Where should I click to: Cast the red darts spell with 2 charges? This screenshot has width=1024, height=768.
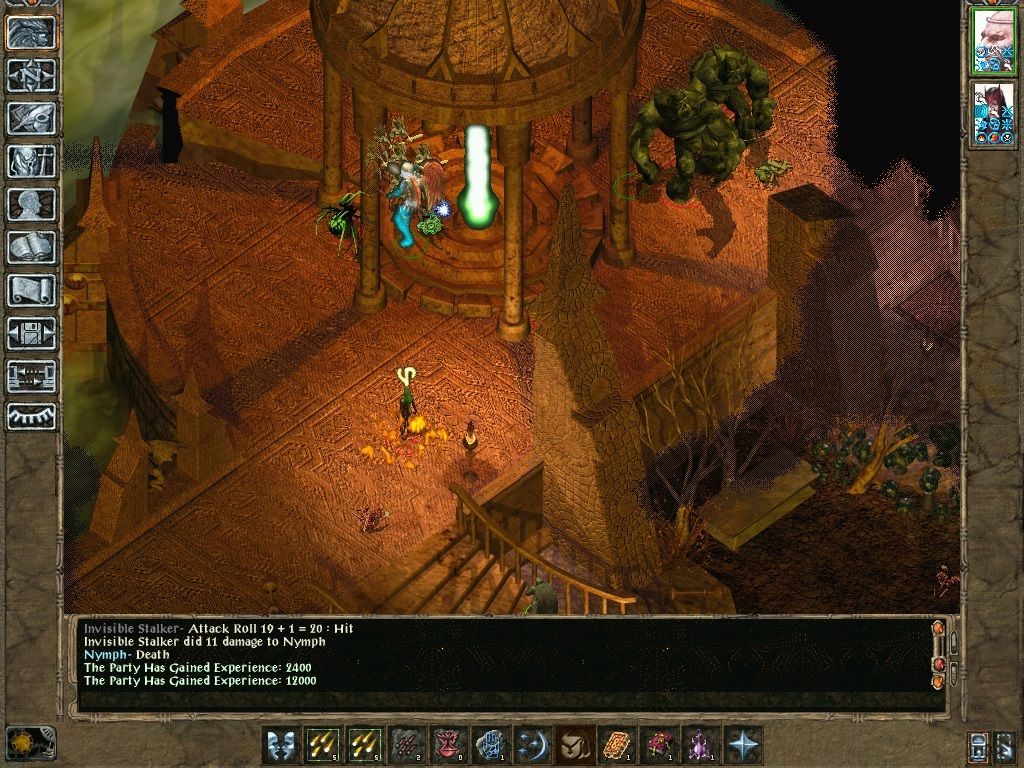(x=407, y=745)
